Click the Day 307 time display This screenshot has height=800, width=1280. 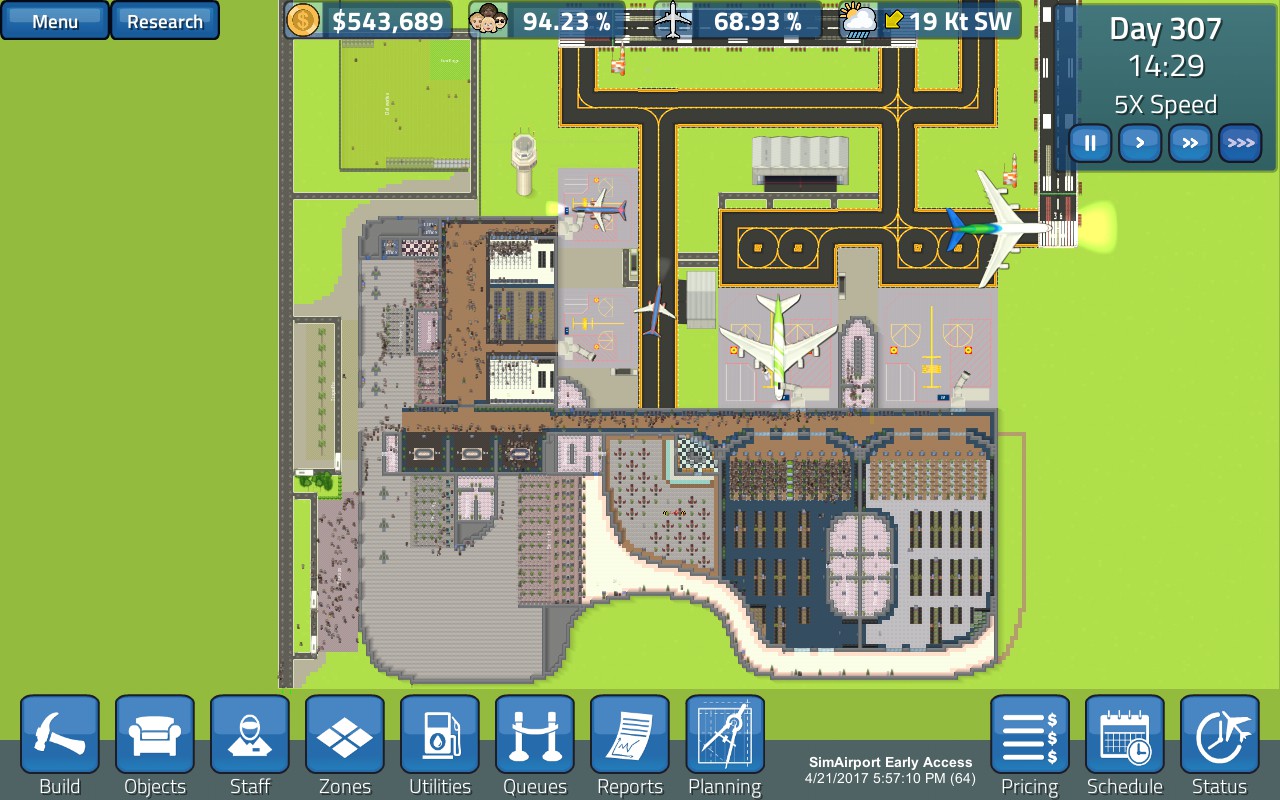click(x=1164, y=31)
